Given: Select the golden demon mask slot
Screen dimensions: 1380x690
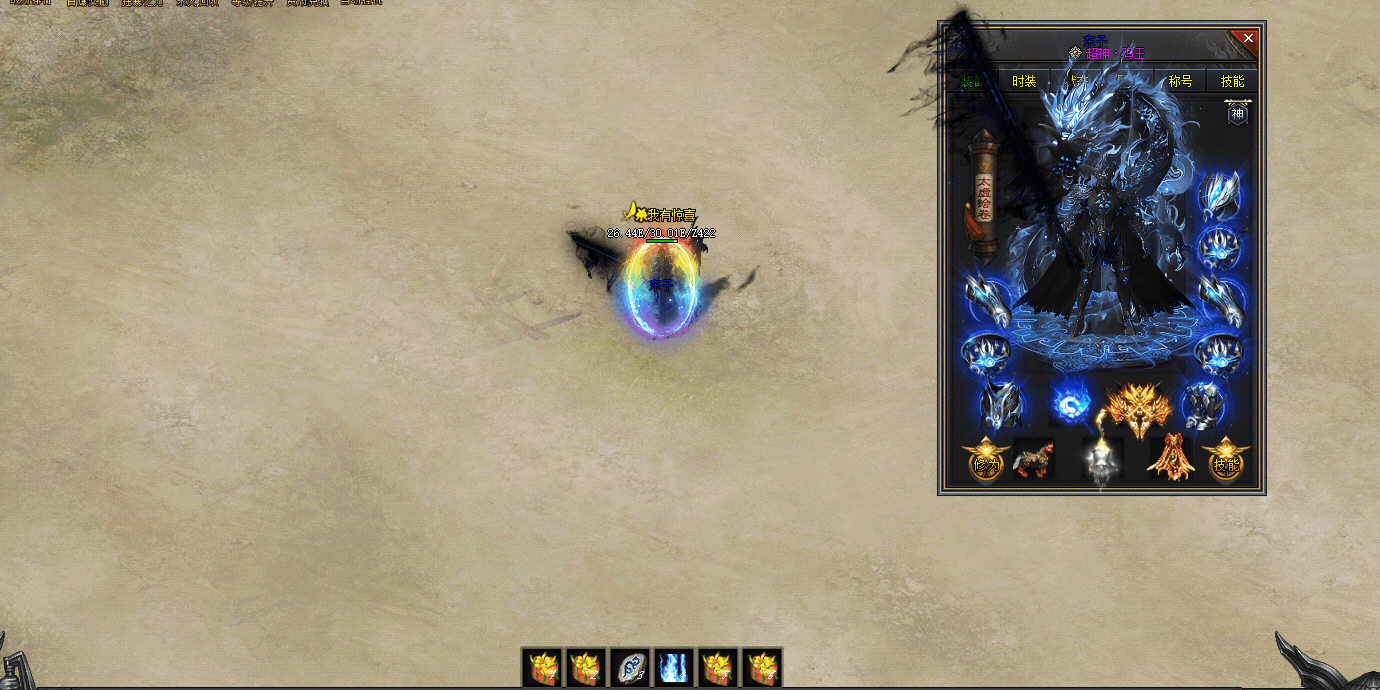Looking at the screenshot, I should [x=1139, y=408].
